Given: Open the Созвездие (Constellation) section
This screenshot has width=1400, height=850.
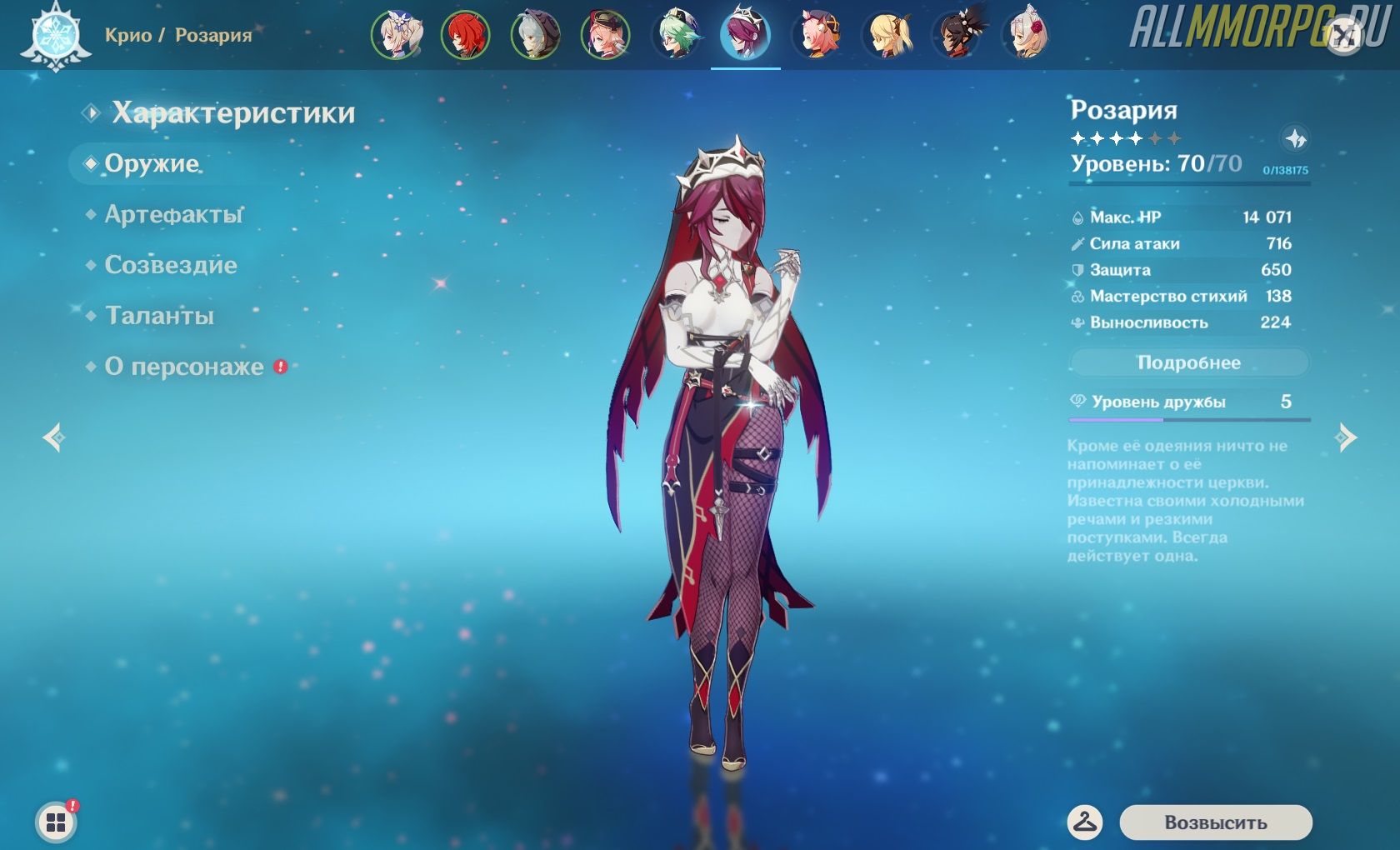Looking at the screenshot, I should coord(171,266).
